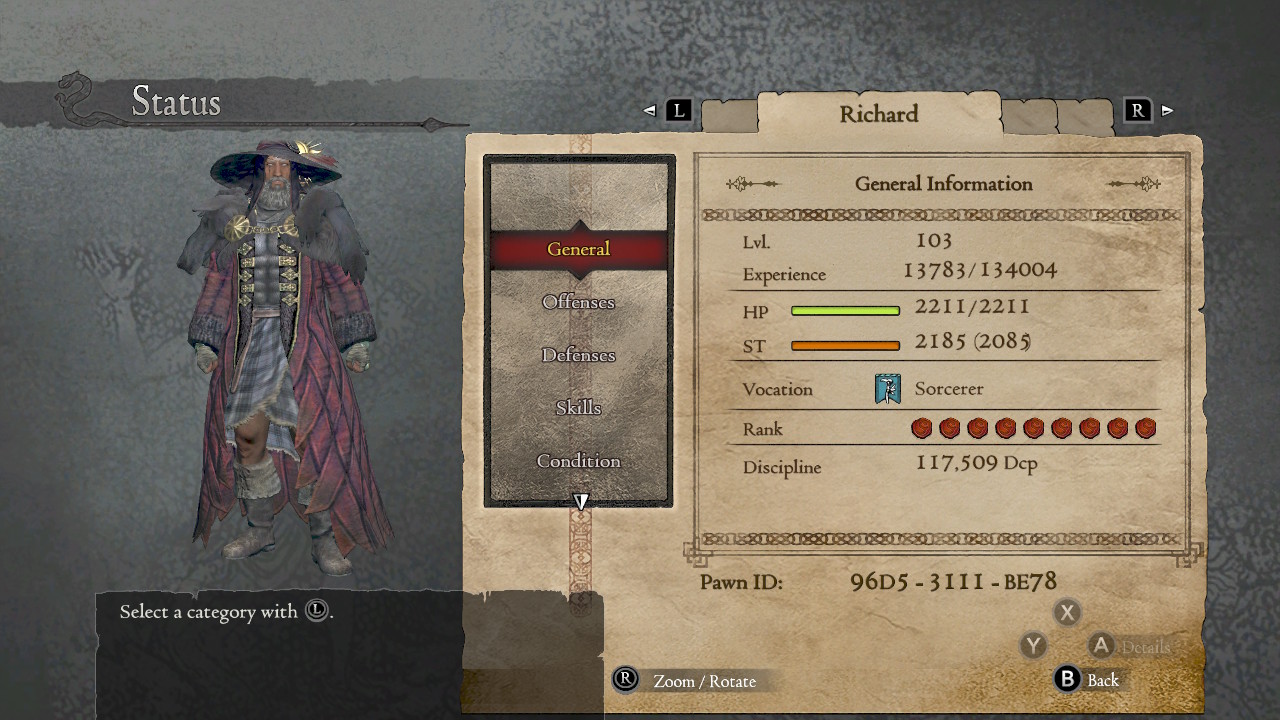Image resolution: width=1280 pixels, height=720 pixels.
Task: Click the last rank badge in the row
Action: (1145, 427)
